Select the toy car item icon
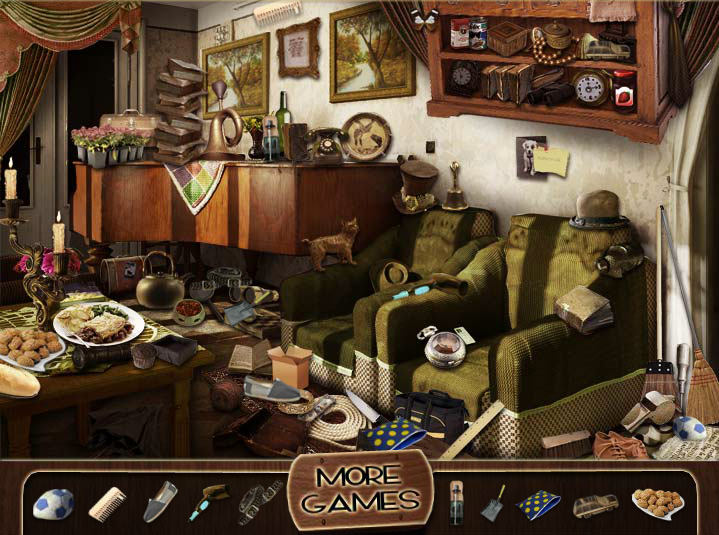The image size is (719, 535). [x=595, y=504]
